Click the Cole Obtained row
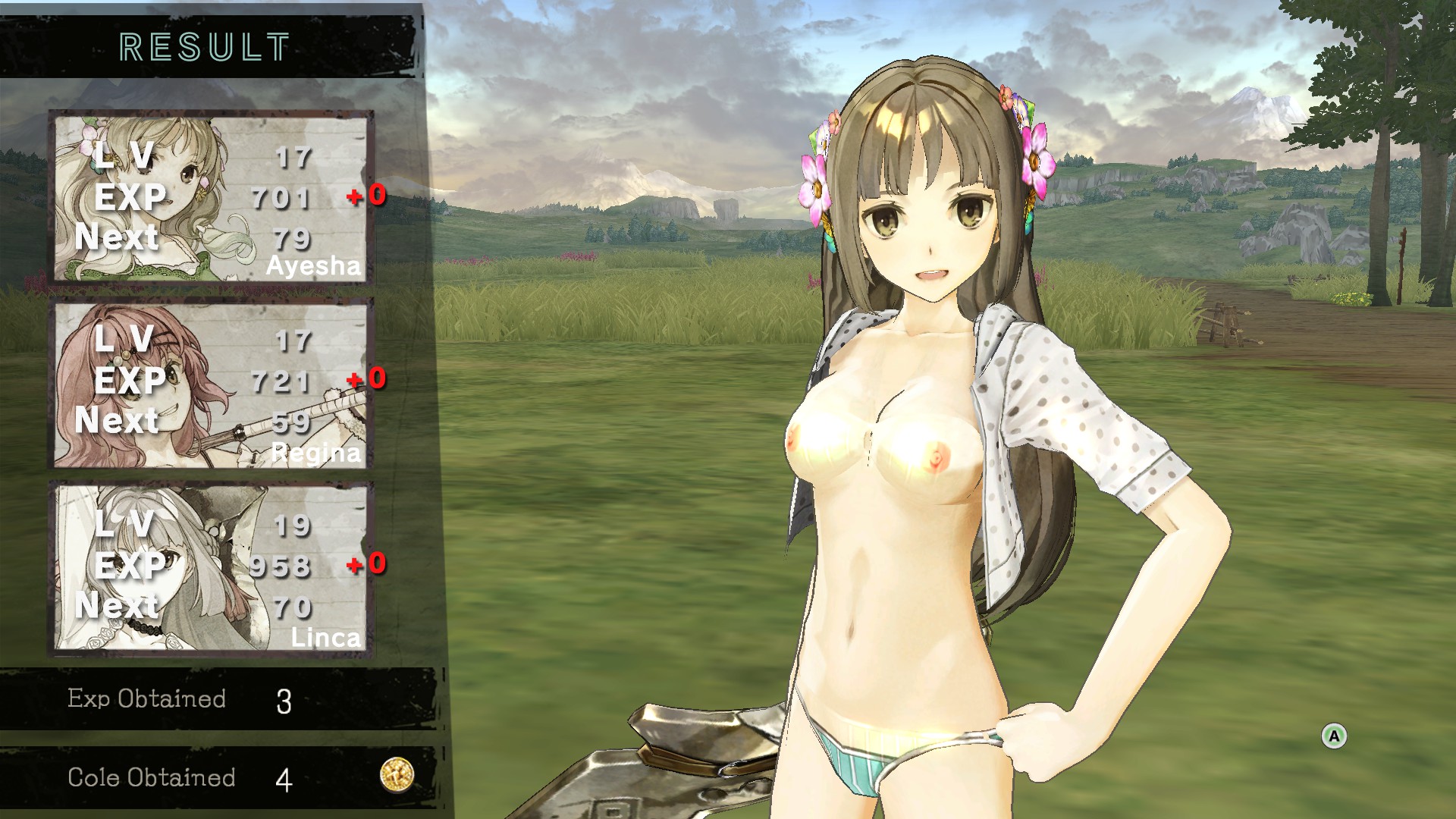Image resolution: width=1456 pixels, height=819 pixels. [x=190, y=777]
